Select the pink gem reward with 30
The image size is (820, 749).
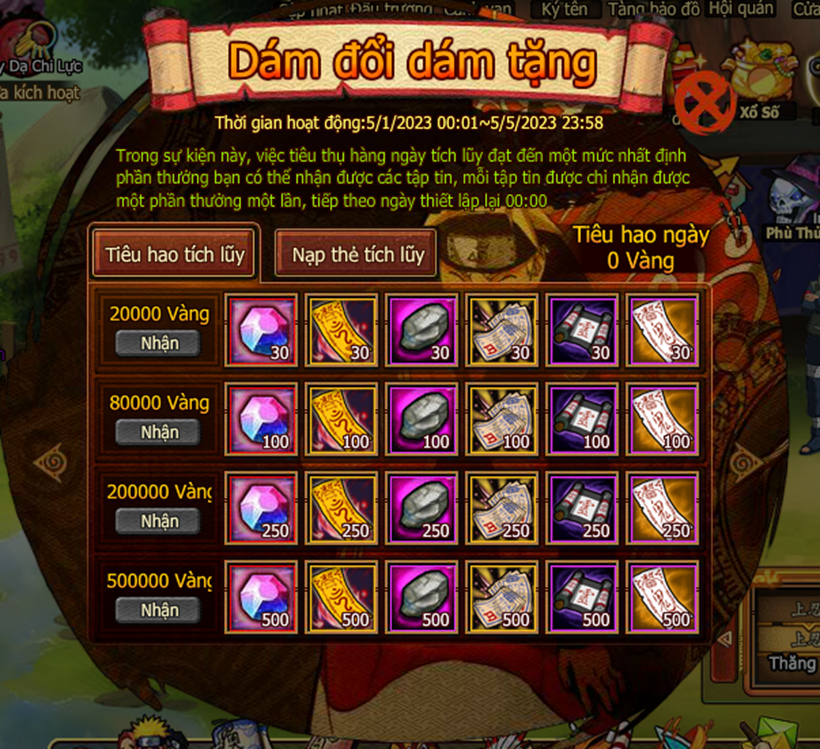coord(262,329)
